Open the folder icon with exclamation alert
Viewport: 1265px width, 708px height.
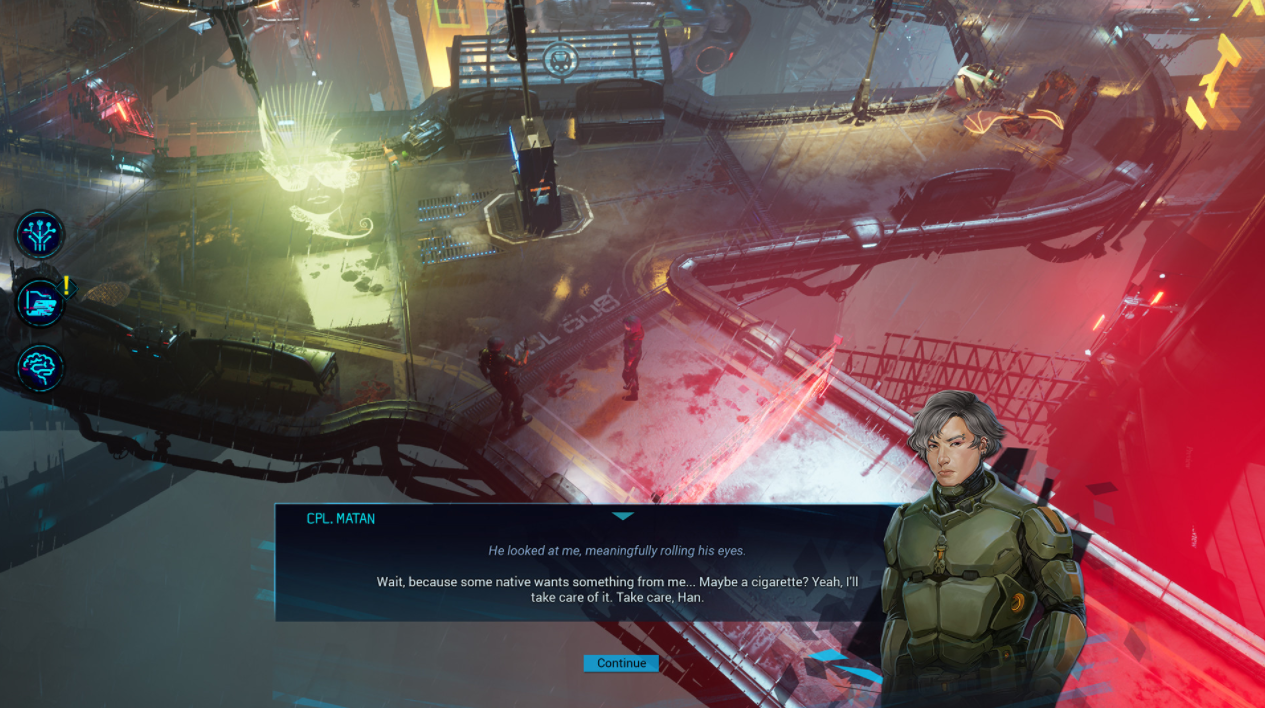41,301
